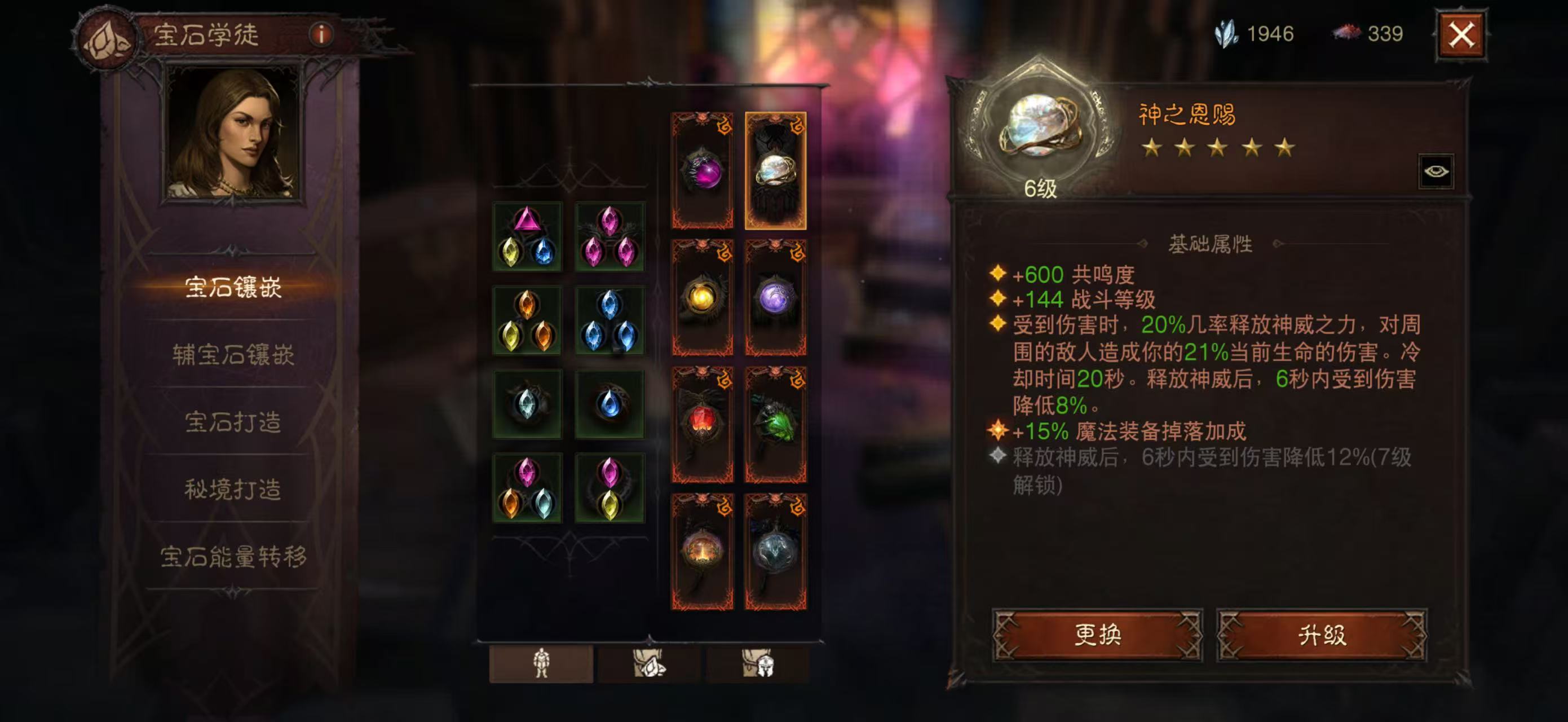
Task: Select the red crystal legendary gem
Action: 703,424
